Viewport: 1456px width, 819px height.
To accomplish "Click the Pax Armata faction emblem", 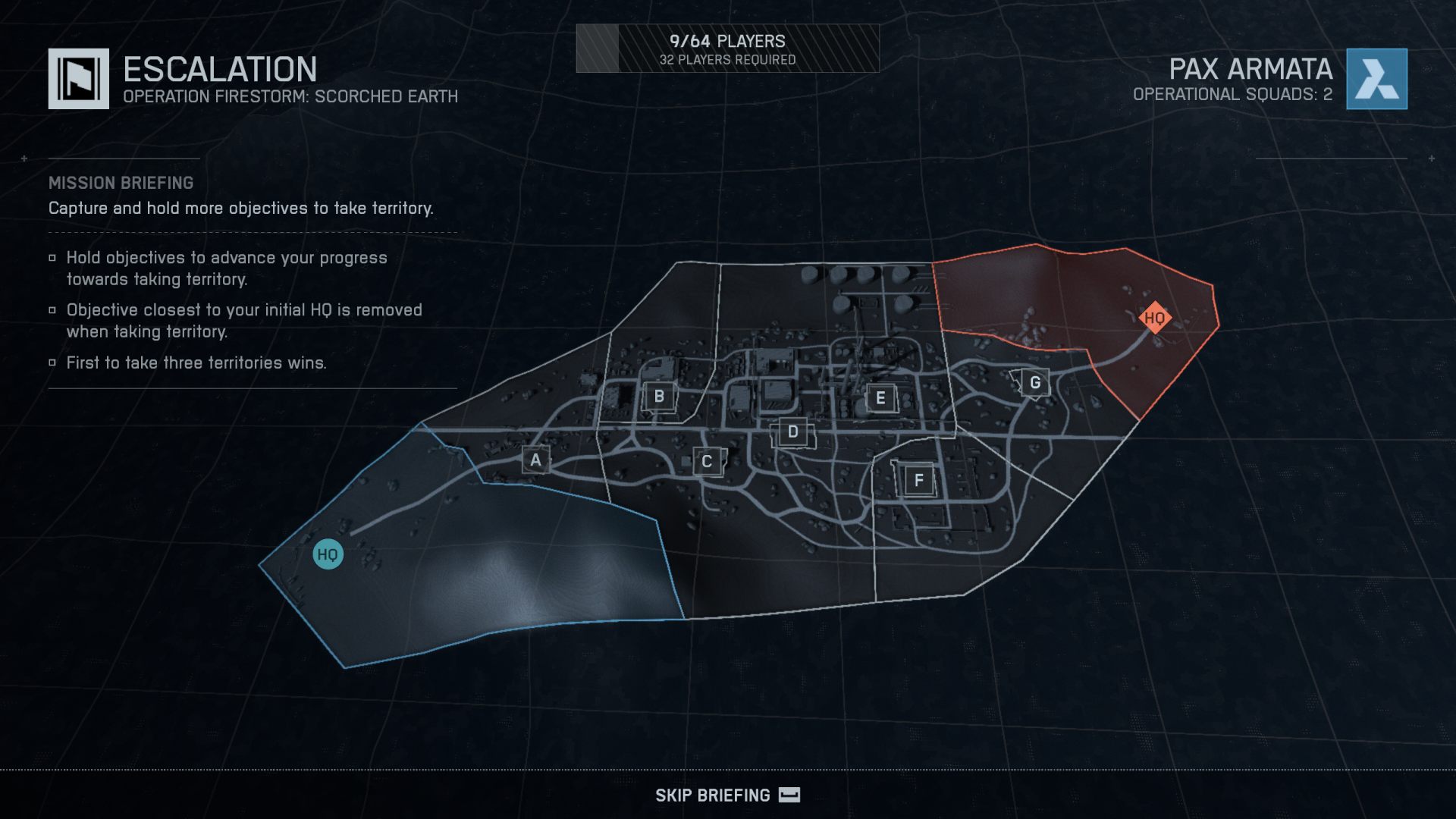I will (1376, 79).
